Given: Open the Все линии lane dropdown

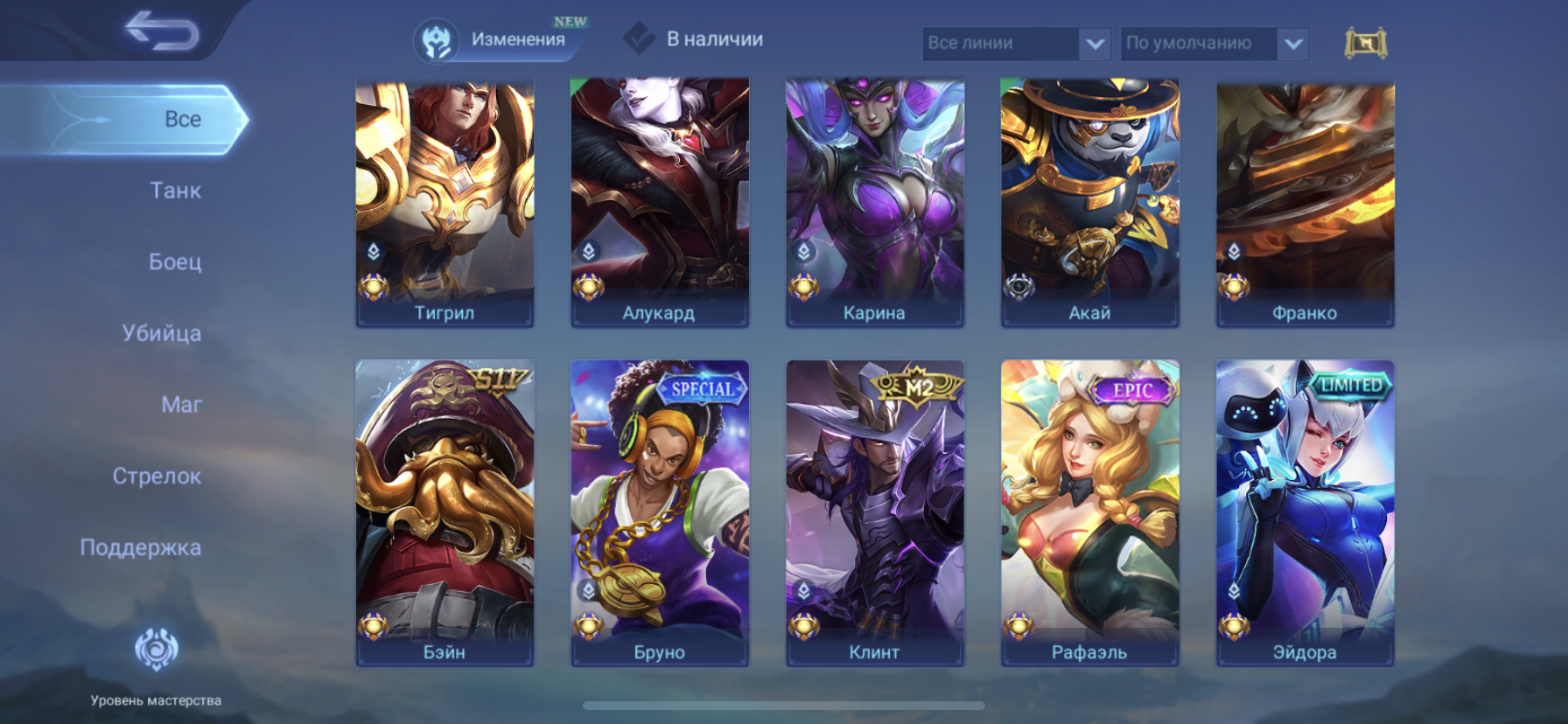Looking at the screenshot, I should click(1016, 43).
